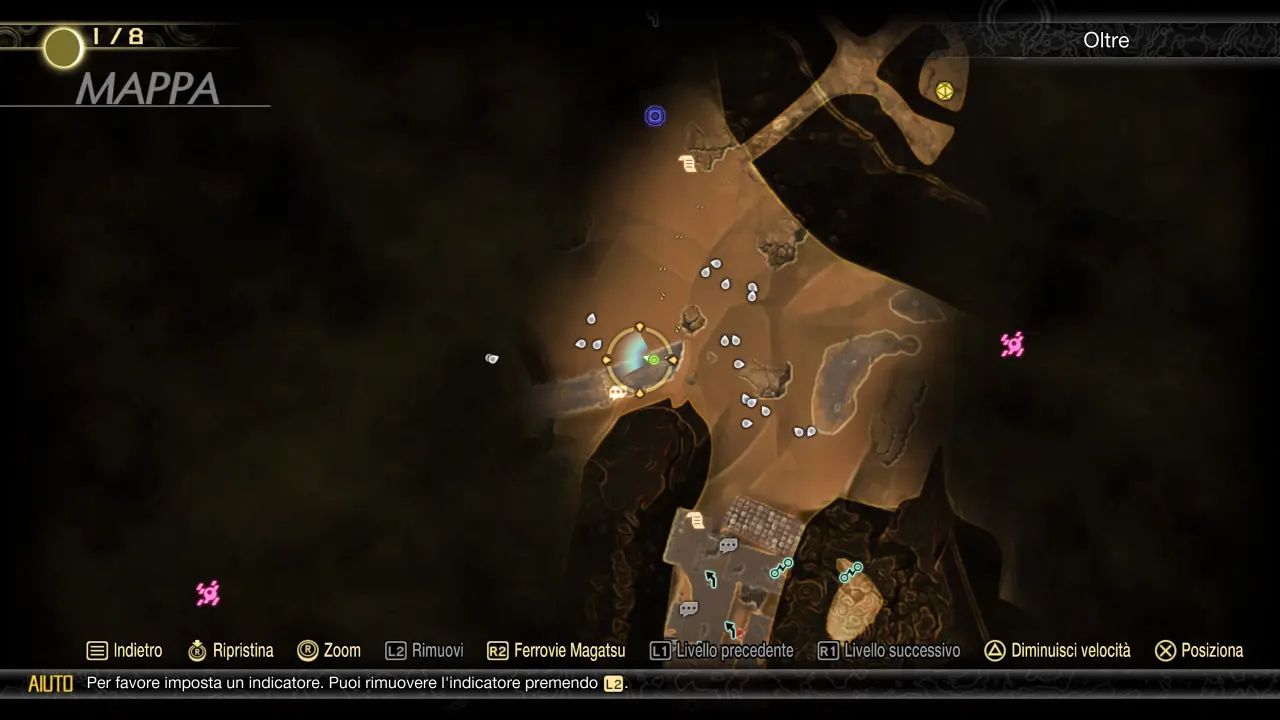The width and height of the screenshot is (1280, 720).
Task: Select the green player position marker
Action: [x=652, y=358]
